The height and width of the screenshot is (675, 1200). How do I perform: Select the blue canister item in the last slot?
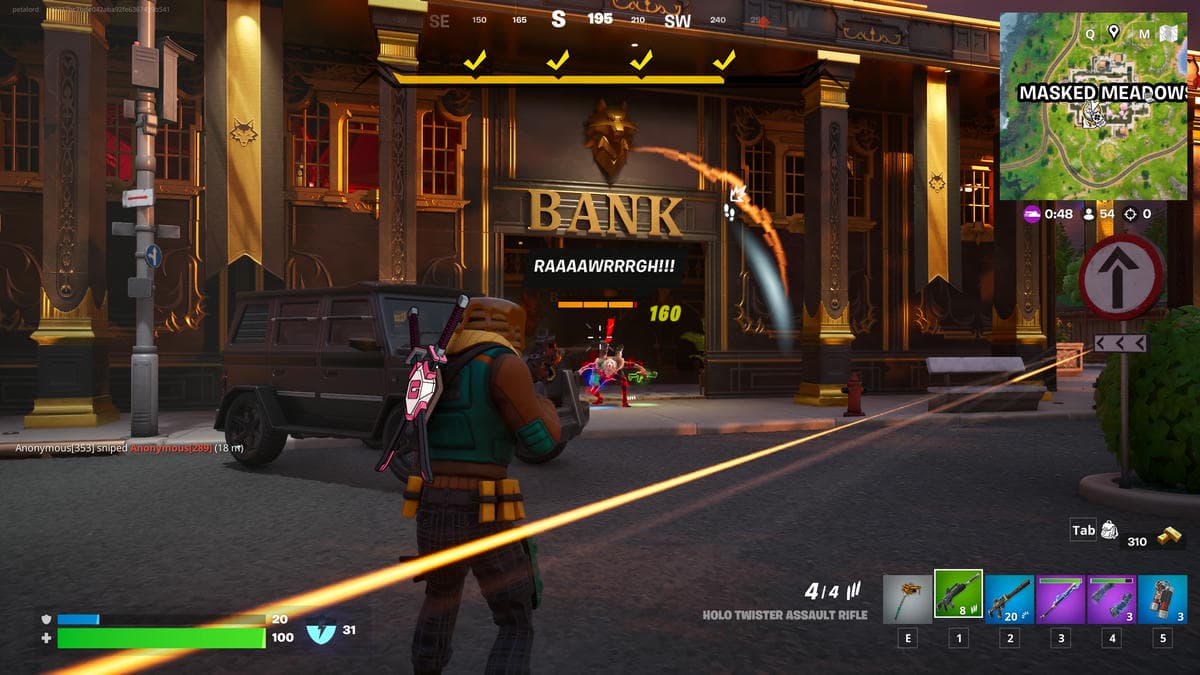pos(1162,599)
